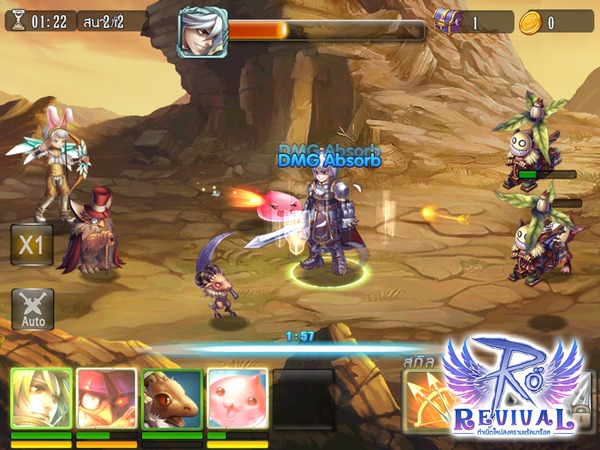Select the red bird hero portrait
The width and height of the screenshot is (600, 450).
107,399
